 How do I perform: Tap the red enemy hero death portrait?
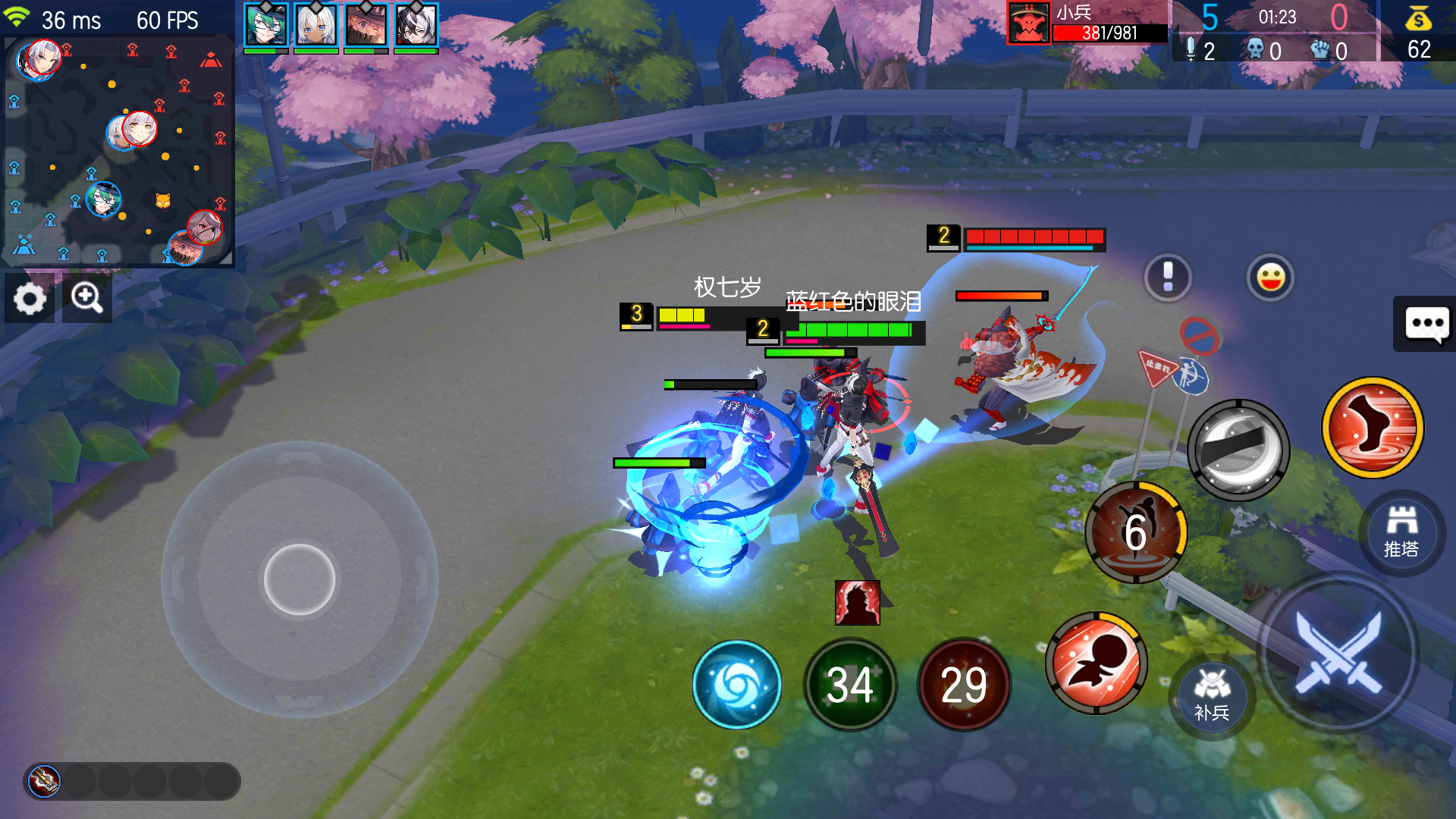[x=858, y=603]
